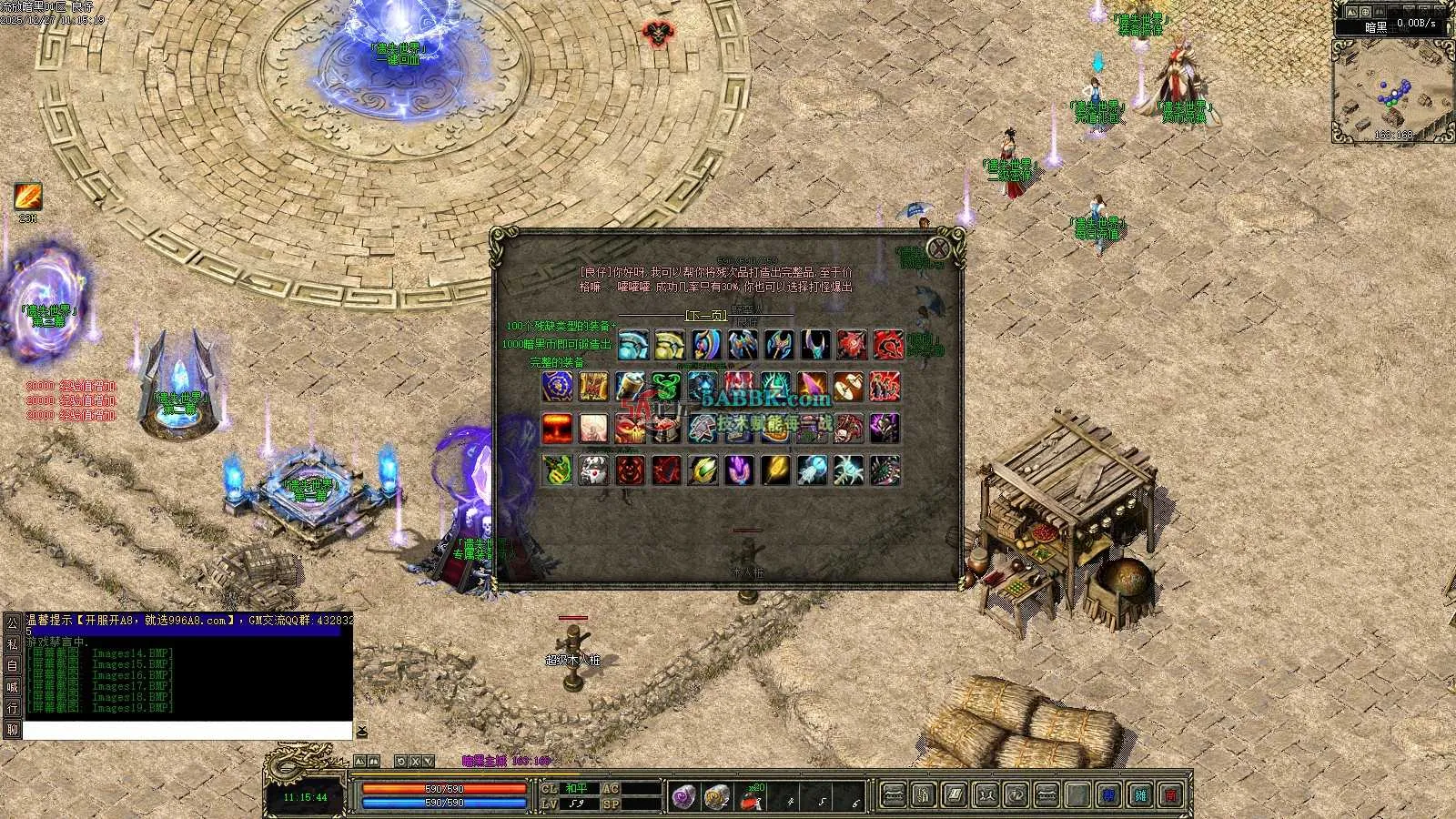Choose the twin cymbals icon

(848, 387)
